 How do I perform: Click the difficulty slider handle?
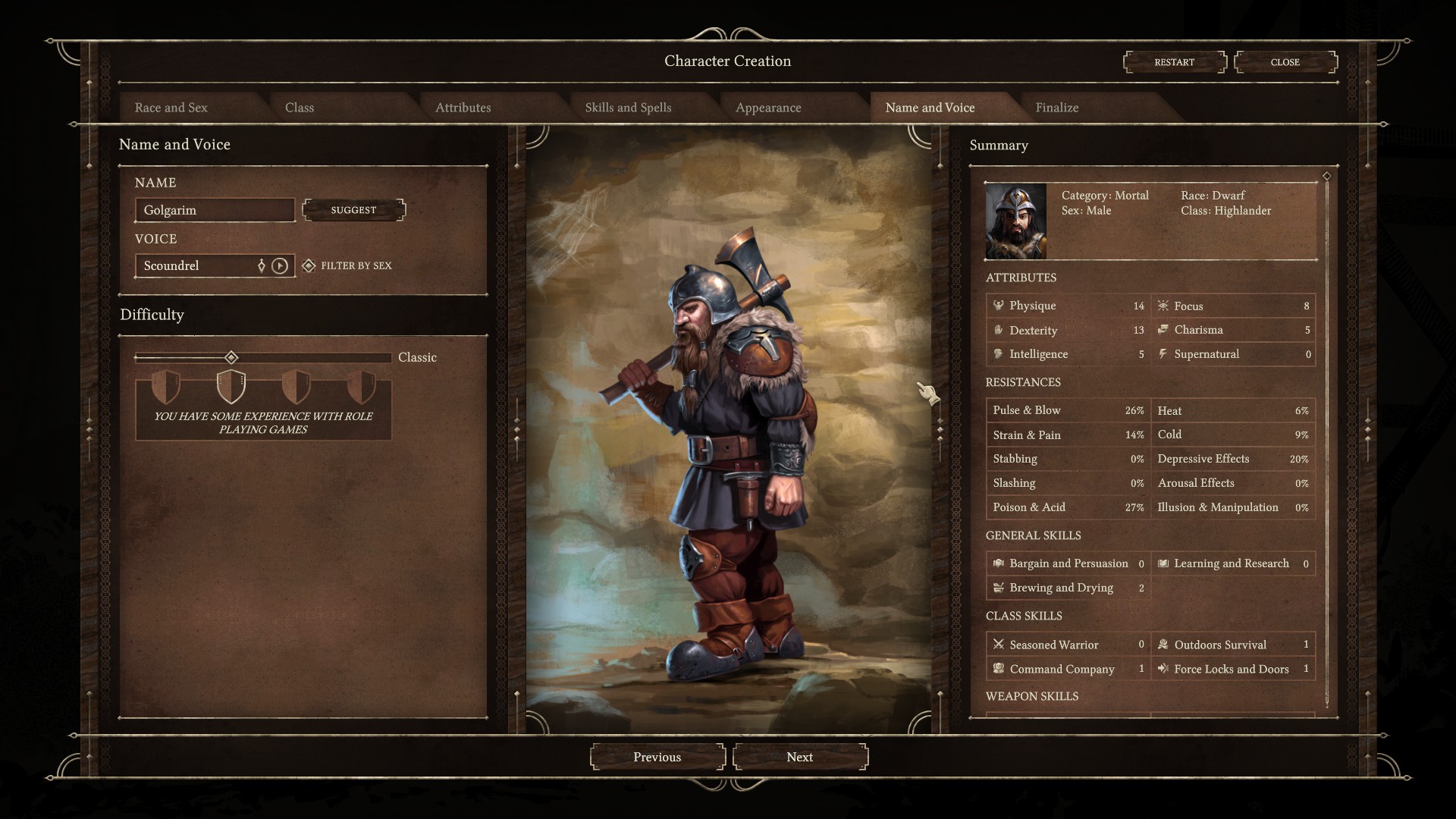[x=231, y=357]
